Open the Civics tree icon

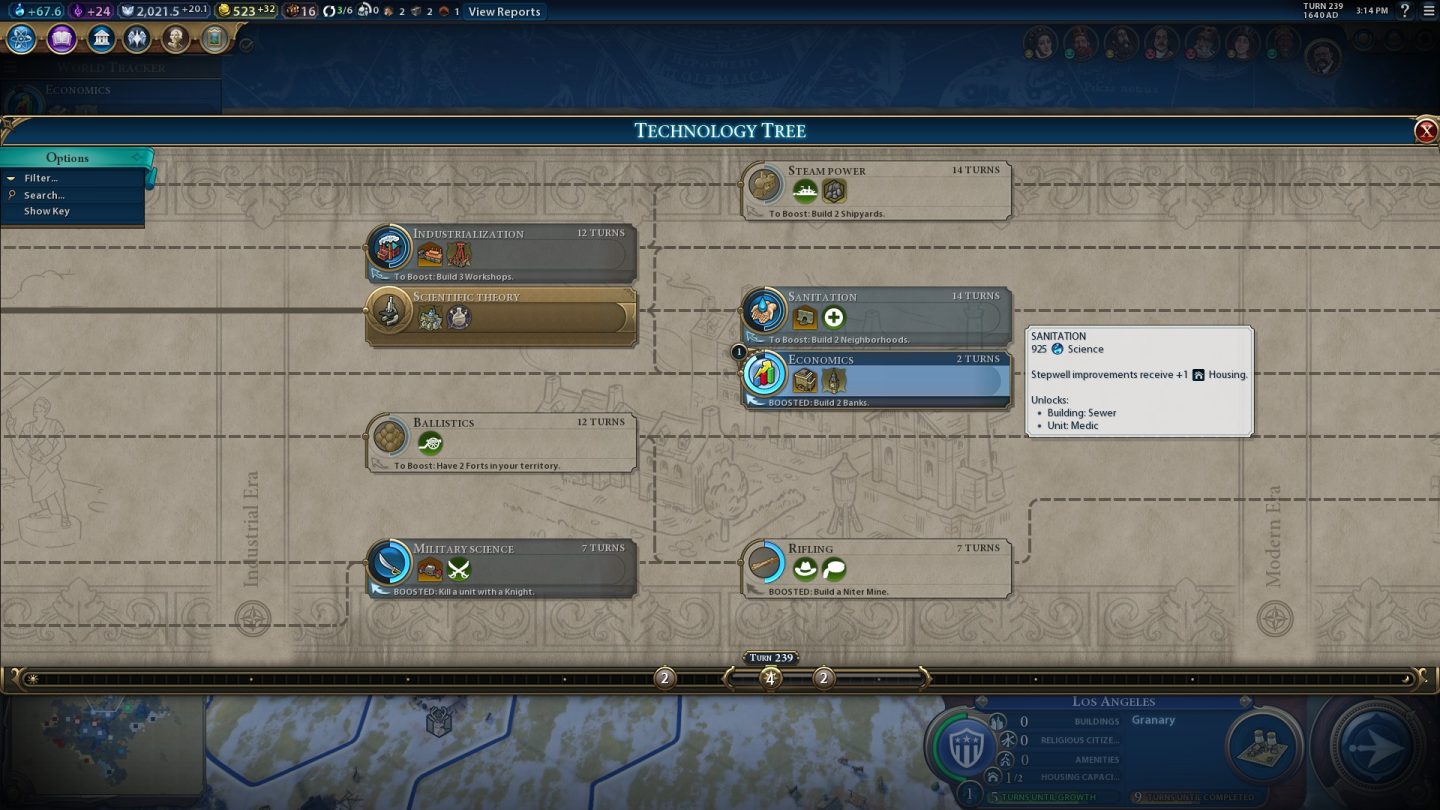[x=60, y=38]
